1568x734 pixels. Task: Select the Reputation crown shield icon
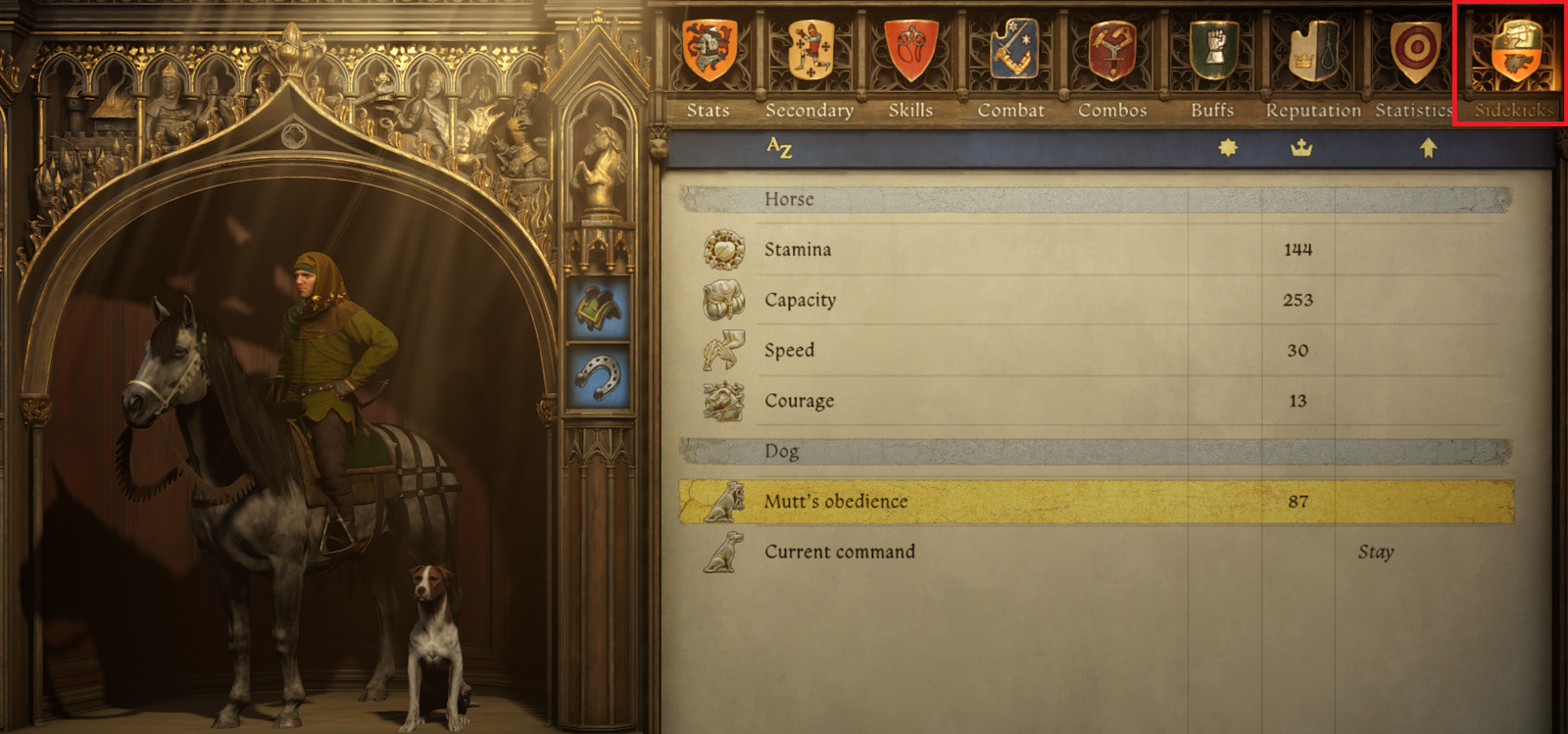coord(1311,46)
